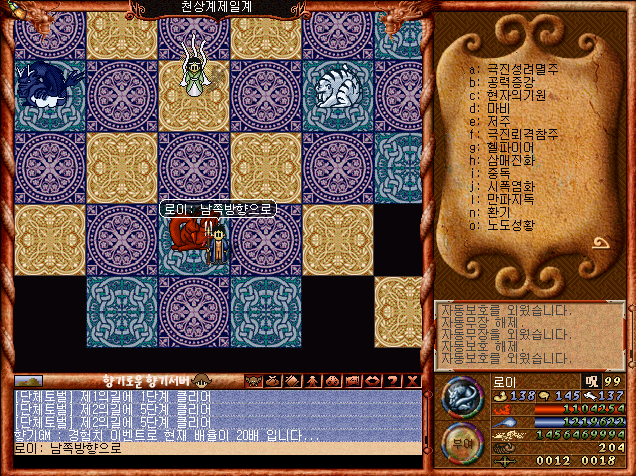The width and height of the screenshot is (636, 476).
Task: Select the 만파지독 spell entry
Action: click(x=509, y=199)
